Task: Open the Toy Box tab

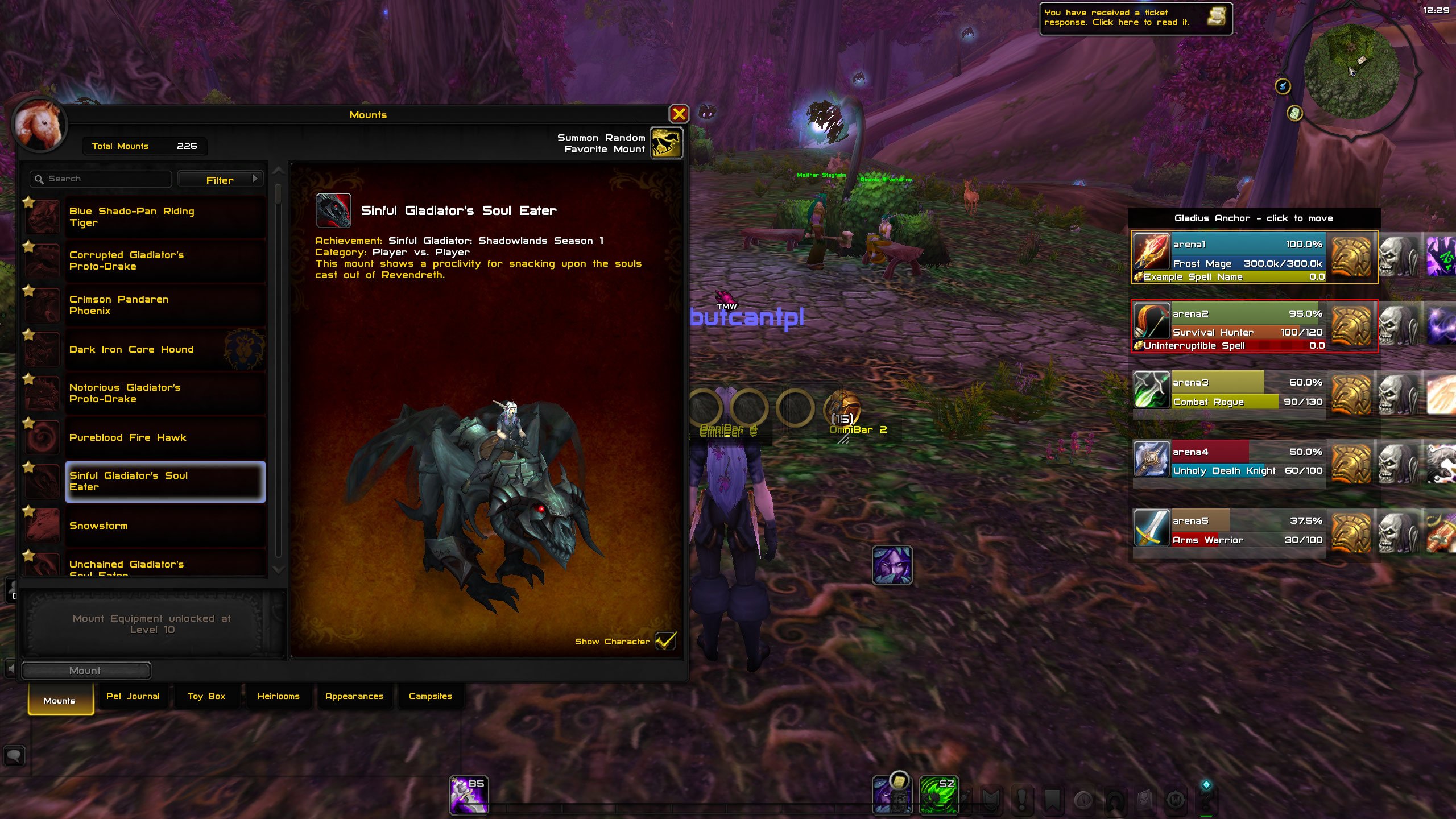Action: pos(206,696)
